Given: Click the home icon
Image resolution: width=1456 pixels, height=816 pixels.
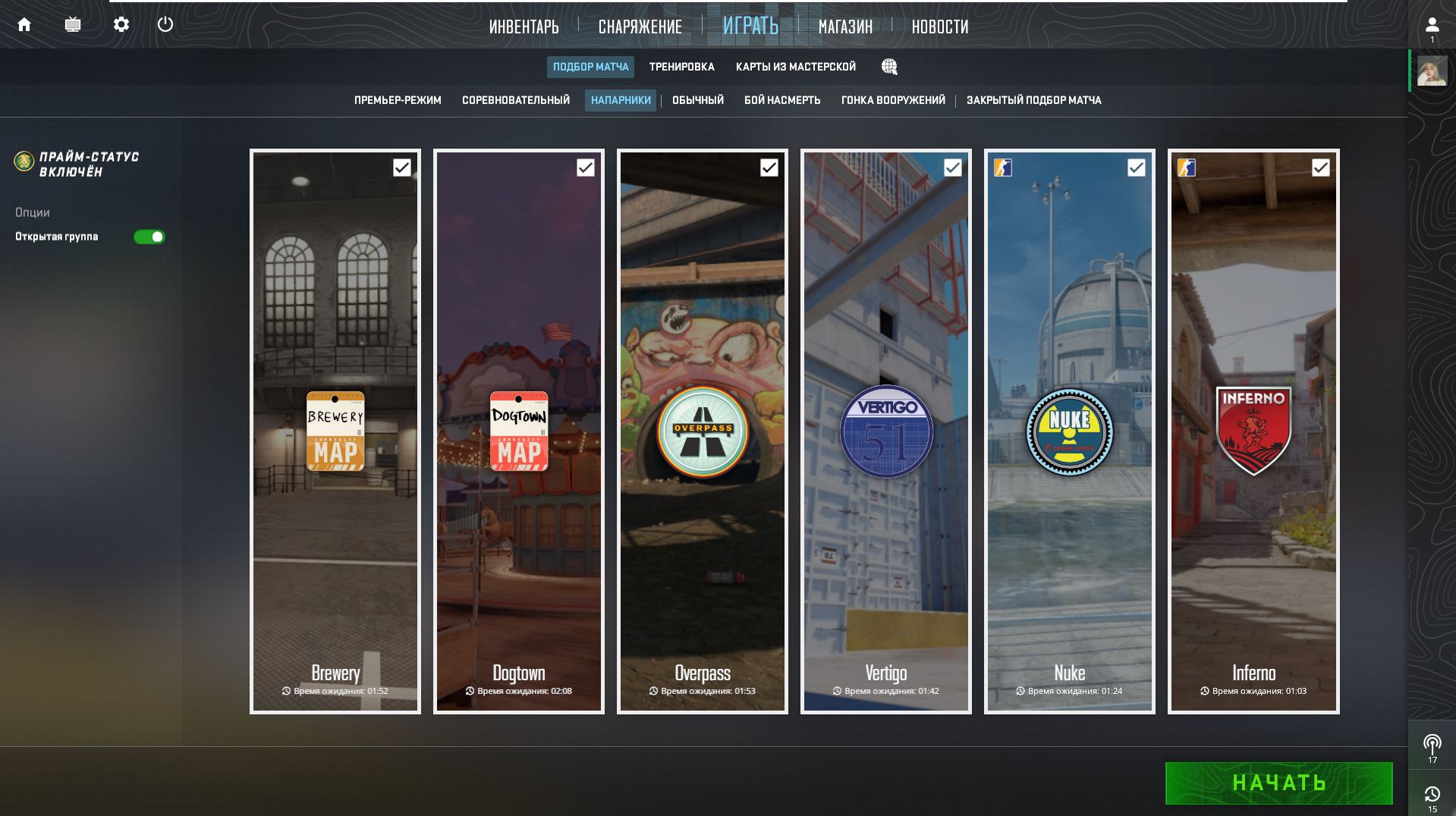Looking at the screenshot, I should pyautogui.click(x=24, y=24).
